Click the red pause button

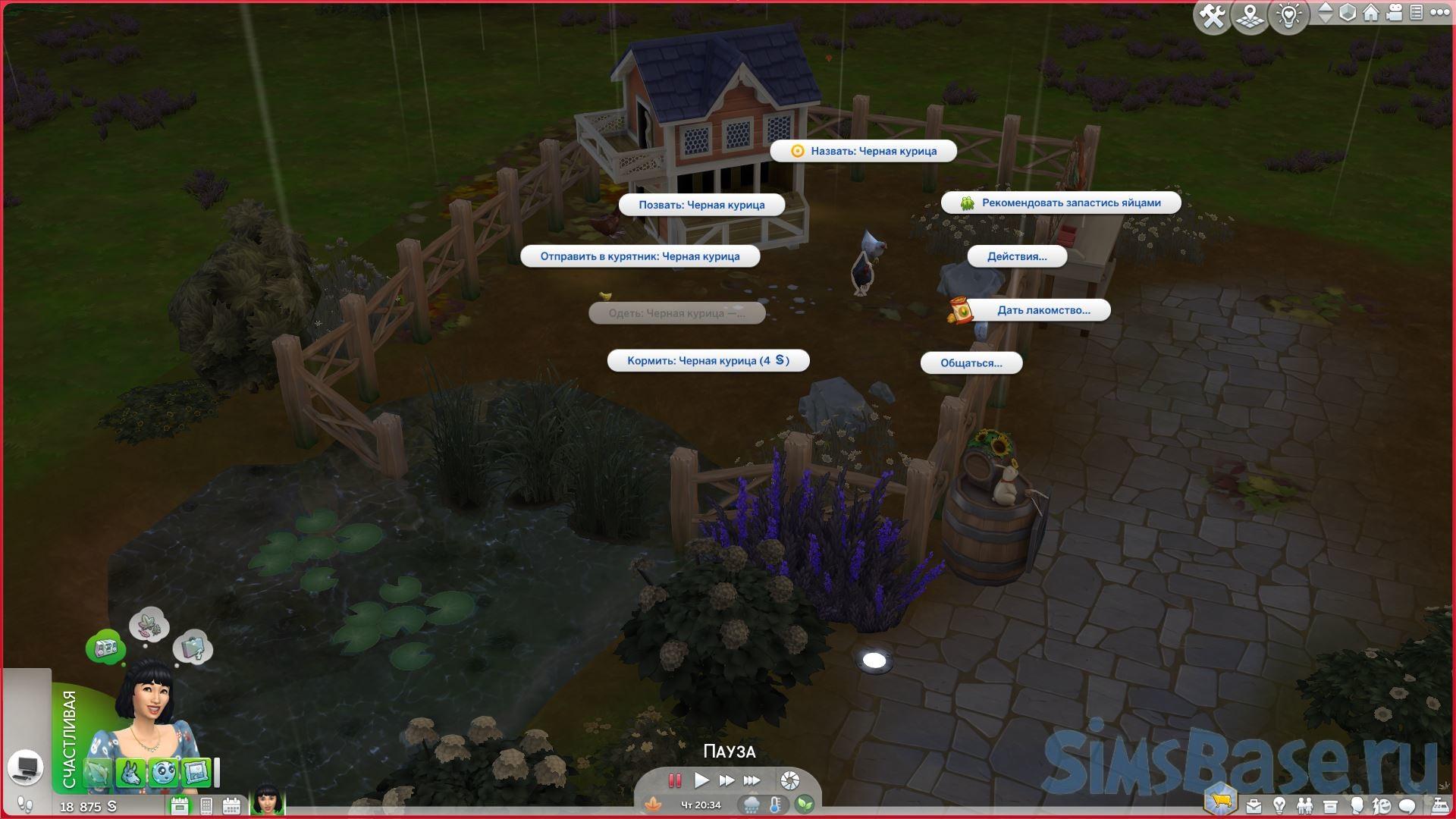[x=674, y=780]
